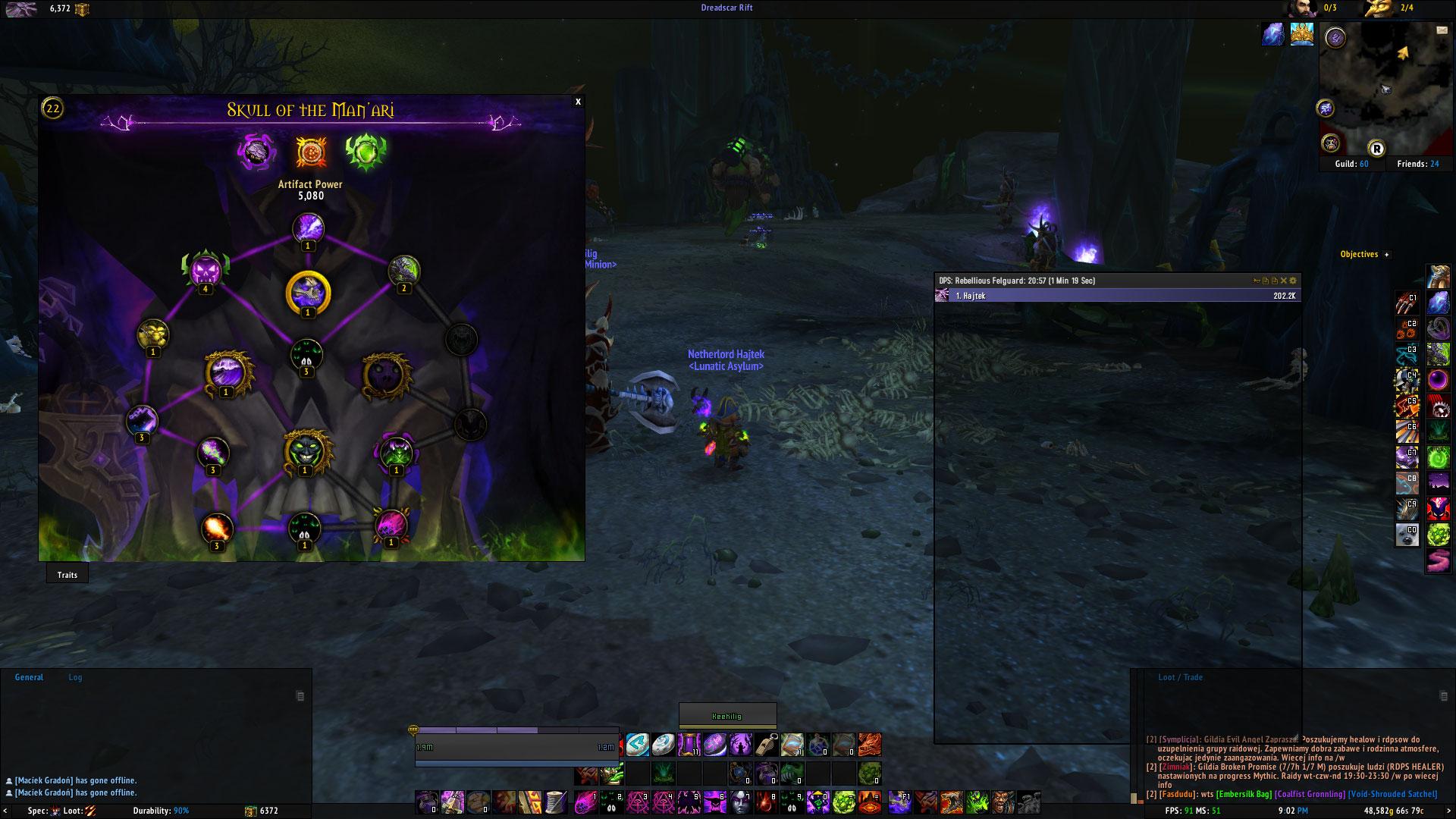Open the Guild member list
1456x819 pixels.
tap(1351, 164)
